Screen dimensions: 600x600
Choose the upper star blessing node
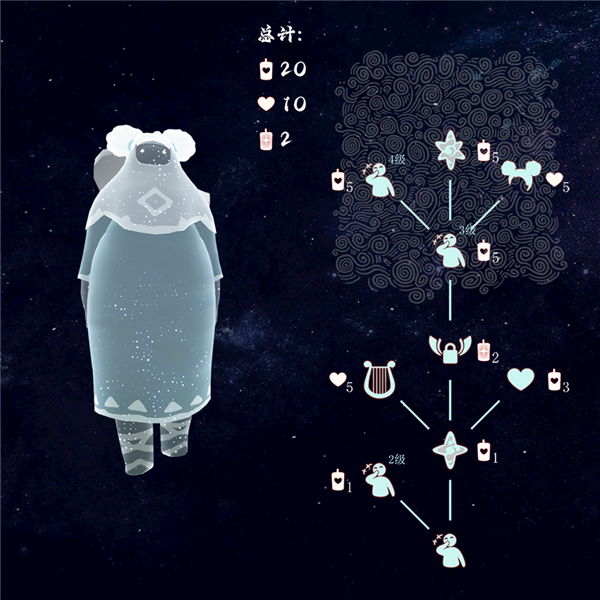pos(450,151)
